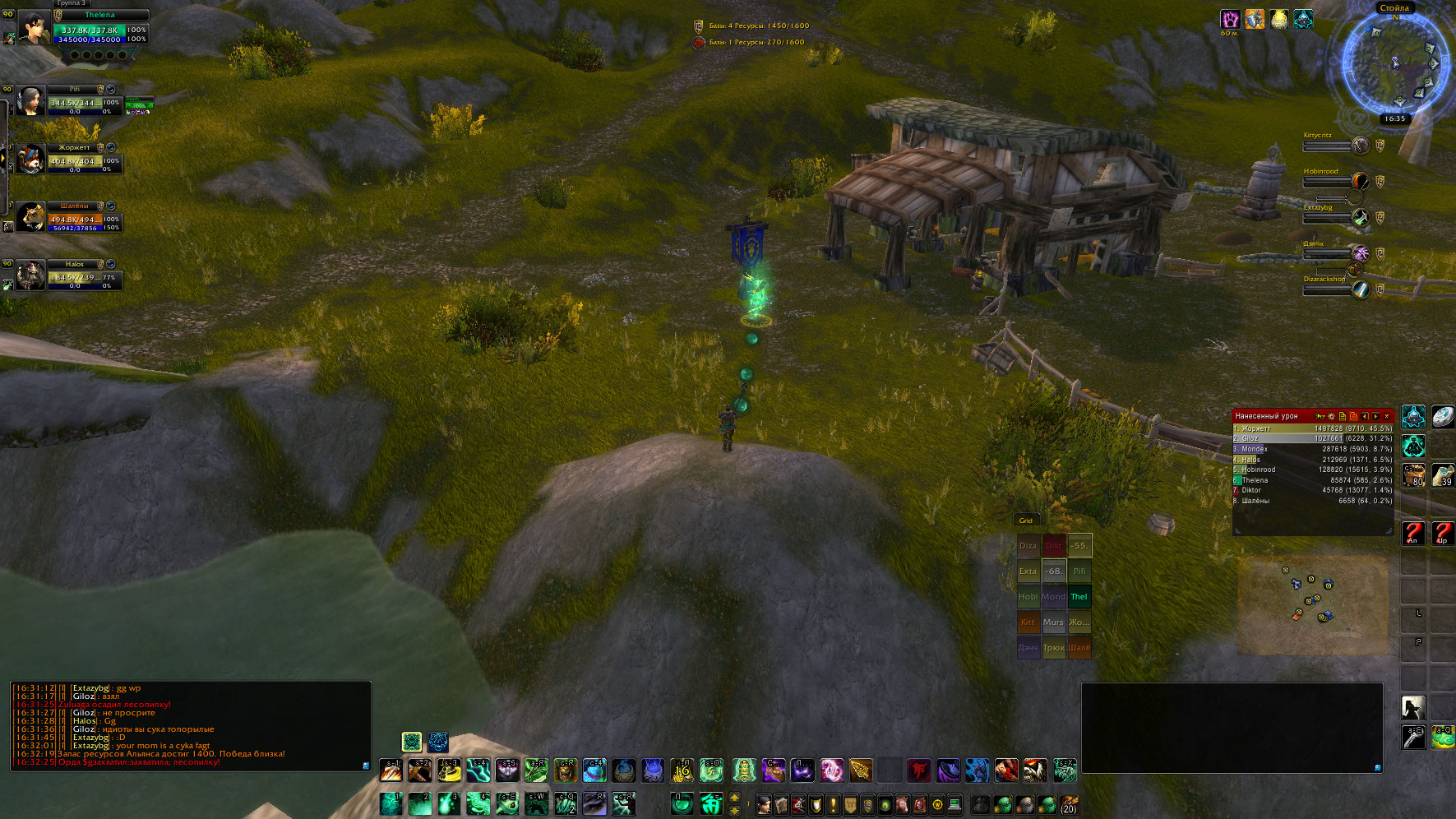Target enemy arena frame Hobinrood
Screen dimensions: 1456x819
coord(1327,182)
